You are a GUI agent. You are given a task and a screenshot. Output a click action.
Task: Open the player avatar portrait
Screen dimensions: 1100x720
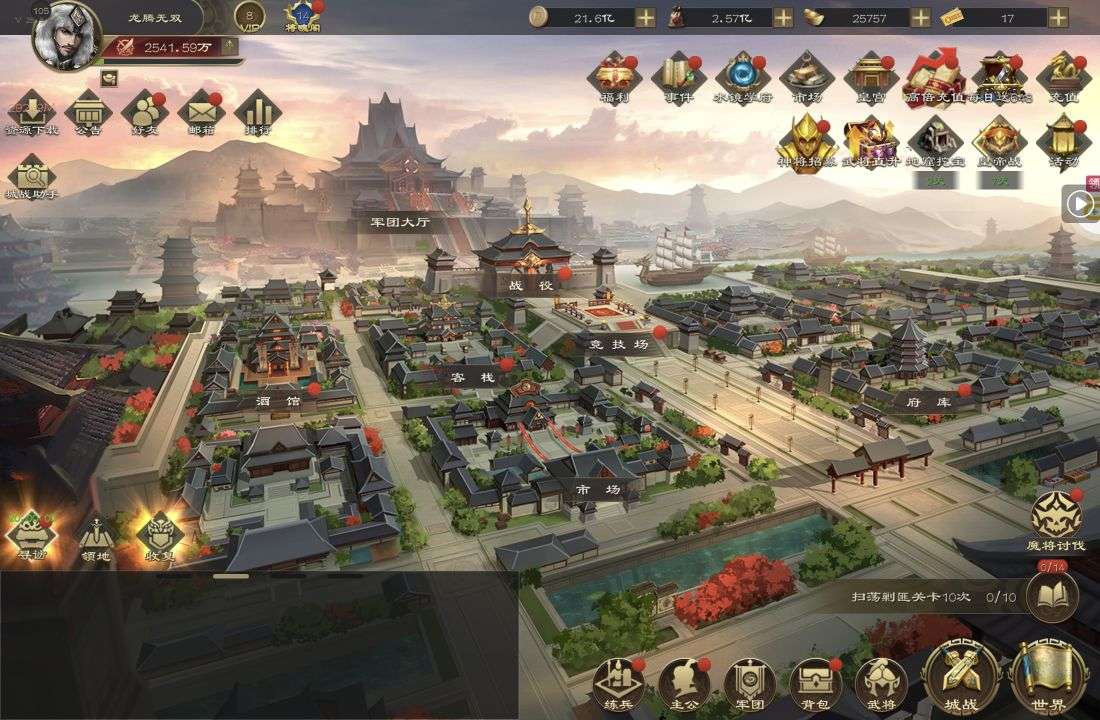click(x=66, y=35)
